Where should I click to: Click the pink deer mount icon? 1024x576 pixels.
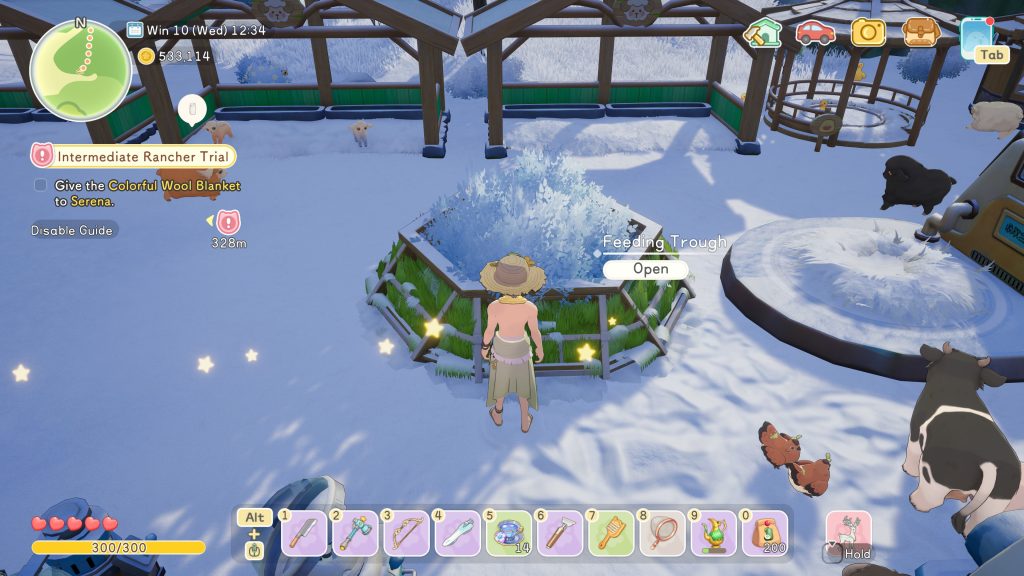(x=848, y=531)
